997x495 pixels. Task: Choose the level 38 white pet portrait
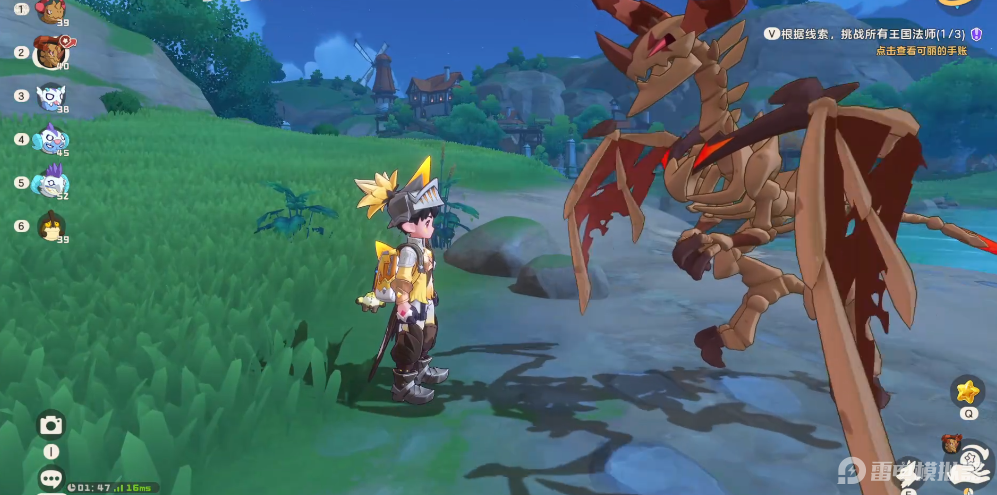[50, 96]
